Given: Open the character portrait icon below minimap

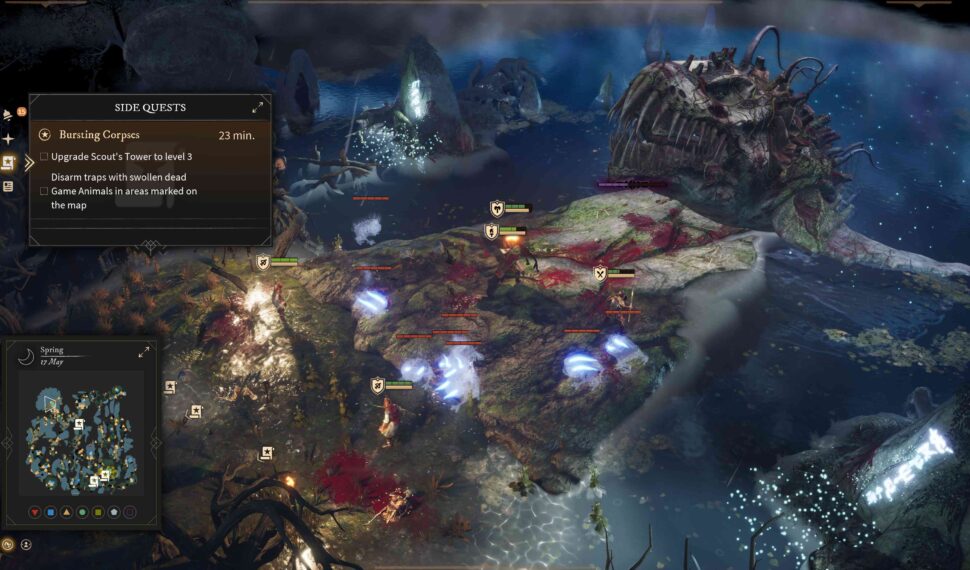Looking at the screenshot, I should click(x=26, y=545).
